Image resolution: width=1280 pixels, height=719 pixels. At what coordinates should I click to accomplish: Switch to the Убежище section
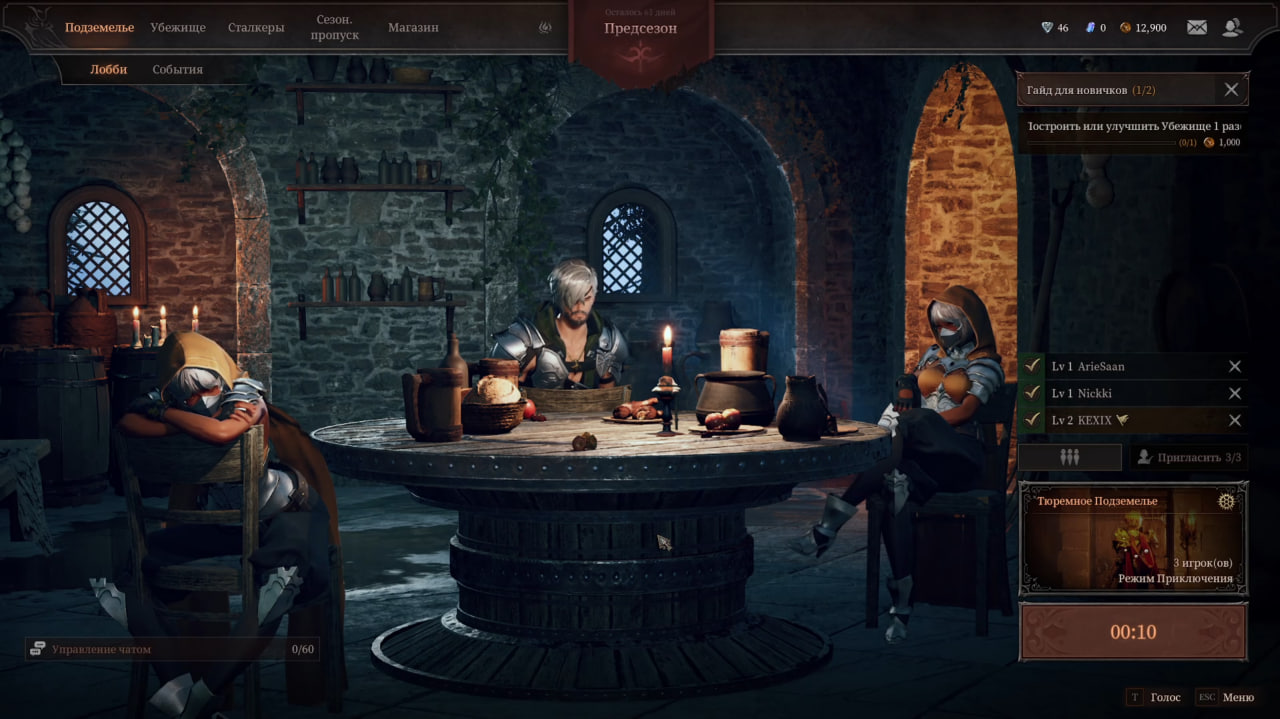178,27
